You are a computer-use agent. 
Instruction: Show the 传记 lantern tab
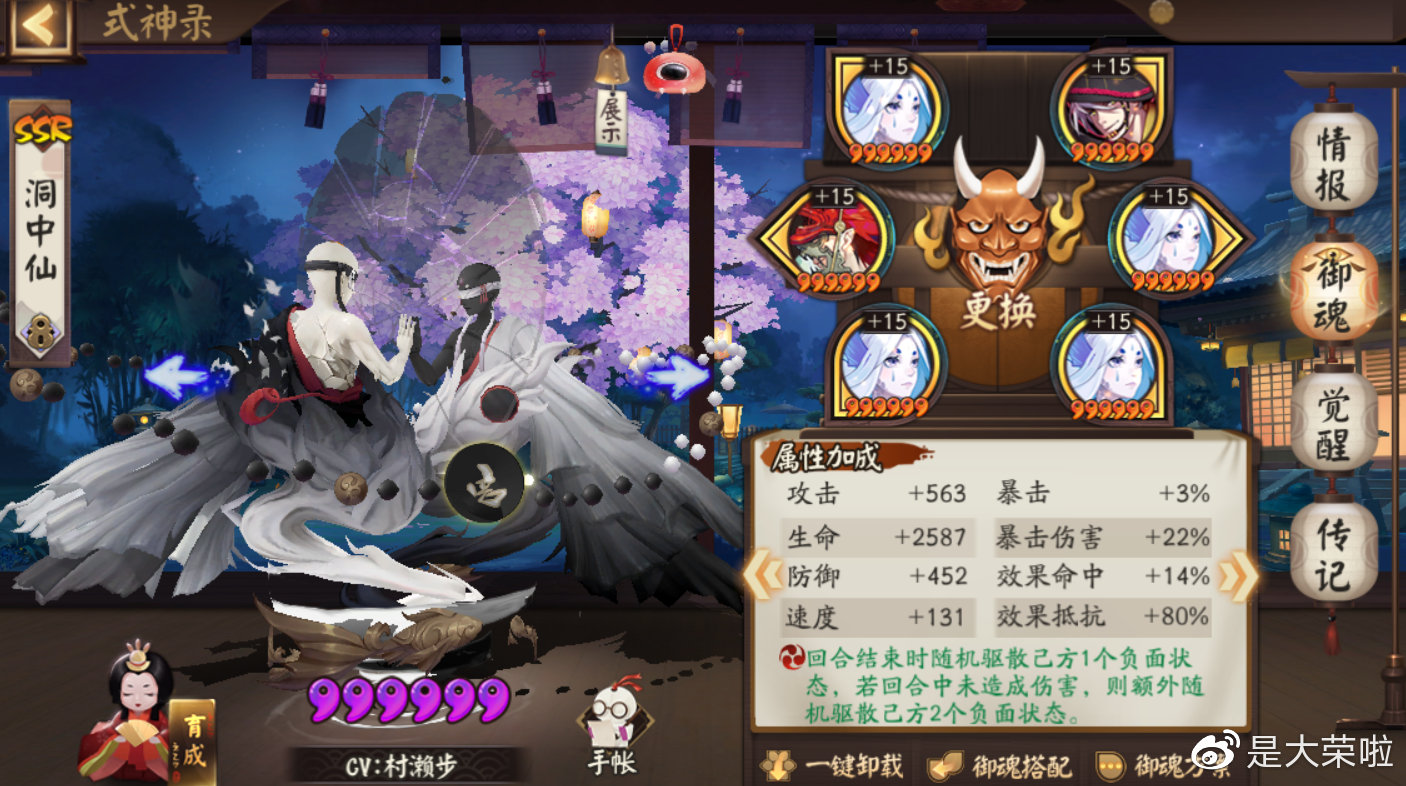coord(1332,553)
